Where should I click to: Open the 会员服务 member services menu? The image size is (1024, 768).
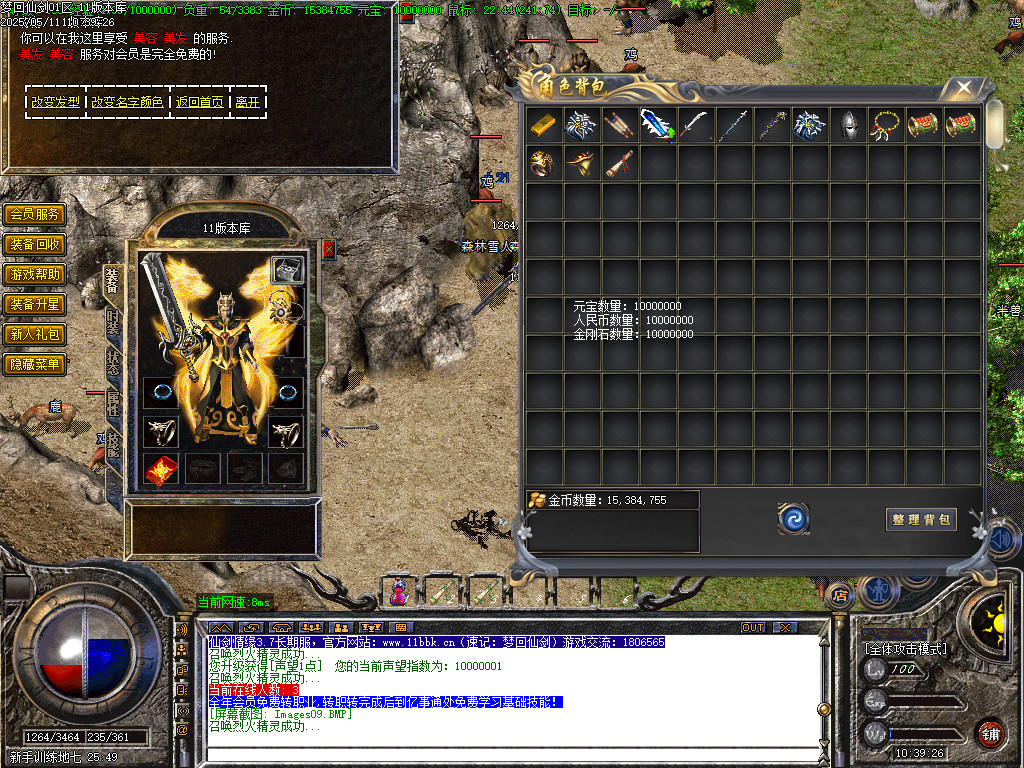(x=35, y=214)
